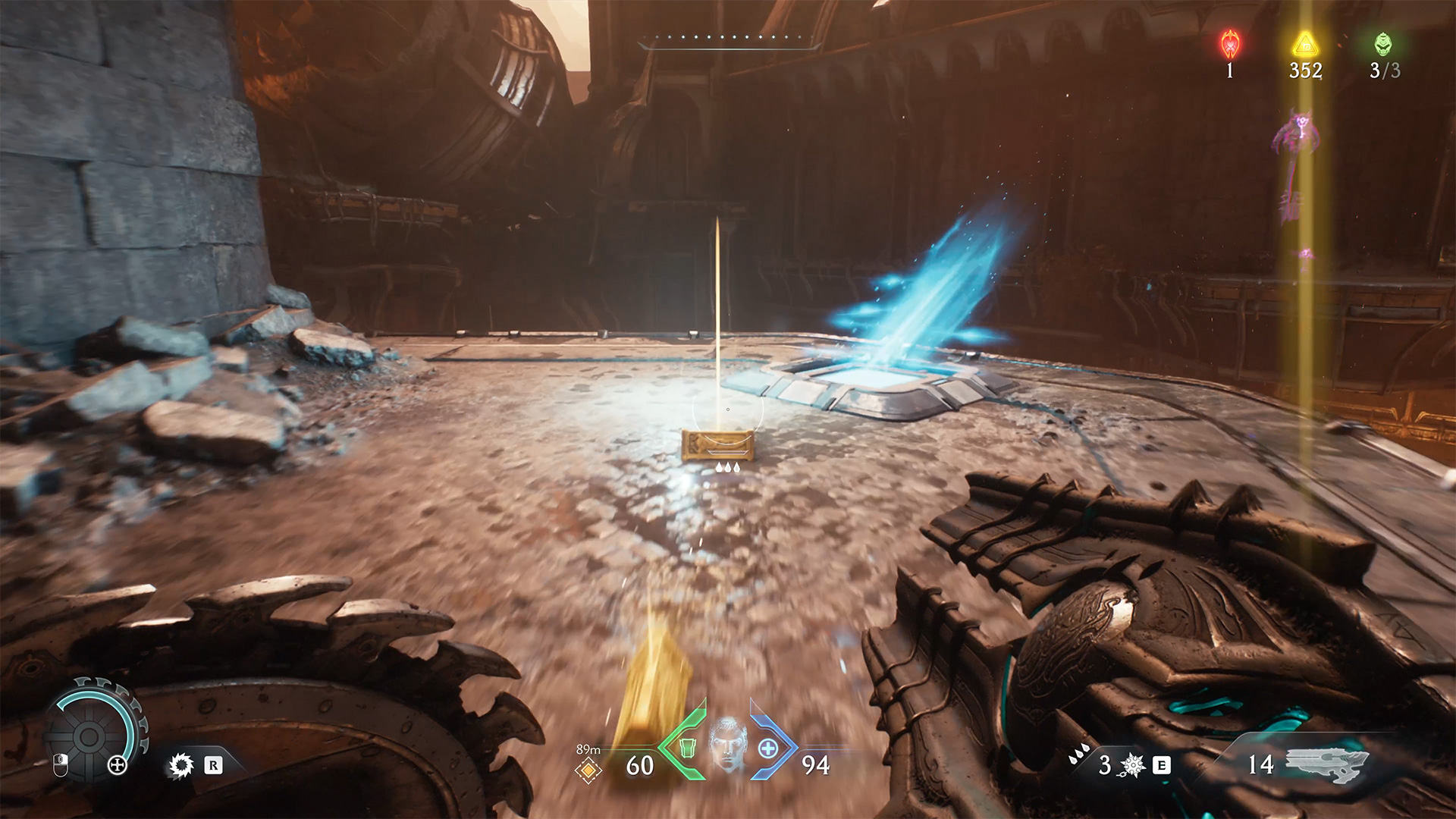The height and width of the screenshot is (819, 1456).
Task: Click the dotted compass bar
Action: click(x=729, y=39)
